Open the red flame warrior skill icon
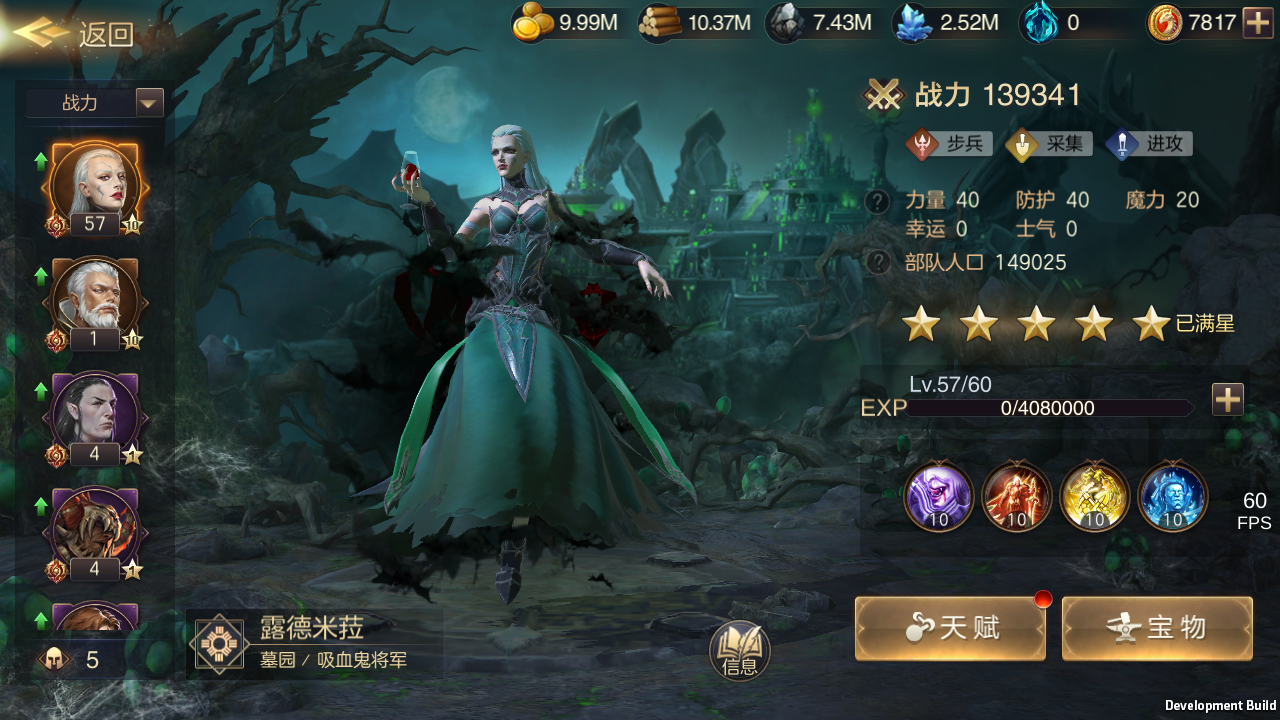1280x720 pixels. coord(1016,497)
